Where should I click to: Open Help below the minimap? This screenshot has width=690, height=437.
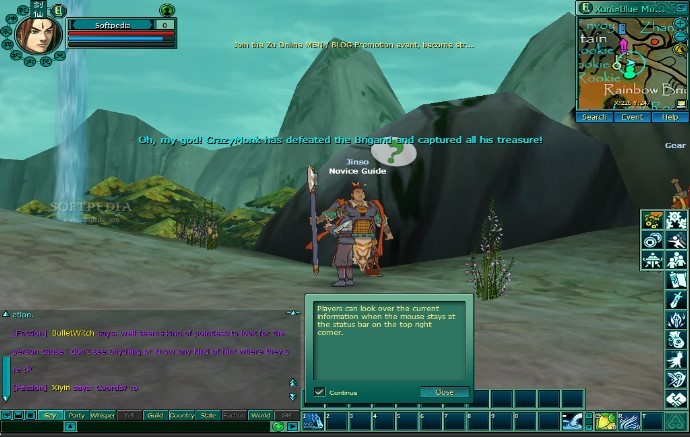pyautogui.click(x=670, y=117)
